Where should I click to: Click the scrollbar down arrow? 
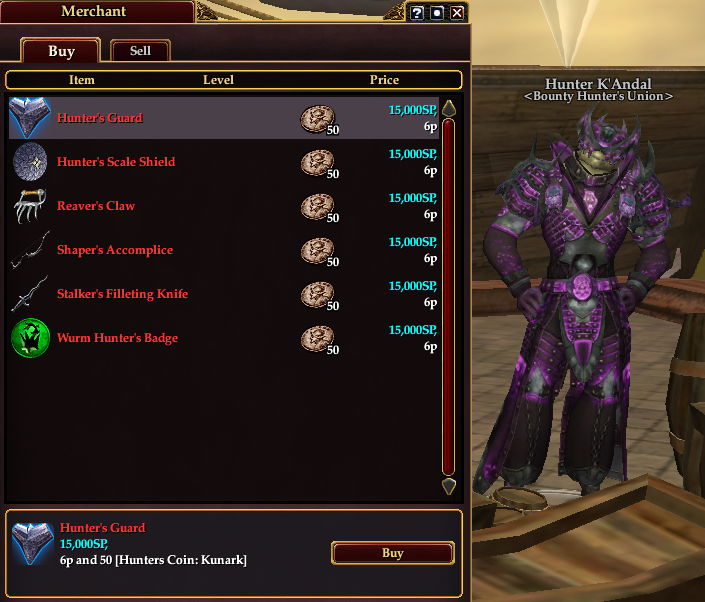(449, 487)
